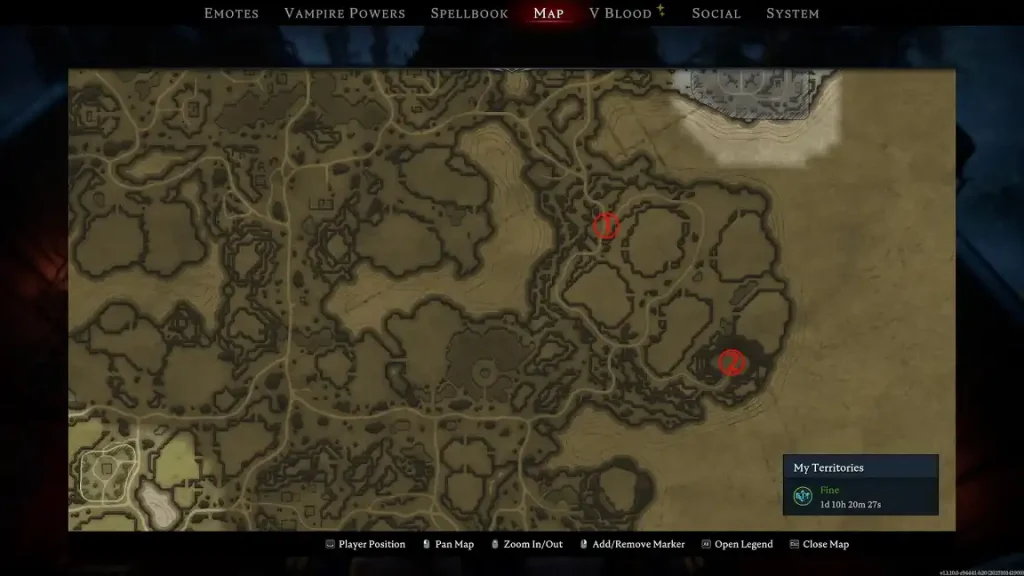Click the red marker numbered 1
Screen dimensions: 1024x576
pyautogui.click(x=605, y=227)
